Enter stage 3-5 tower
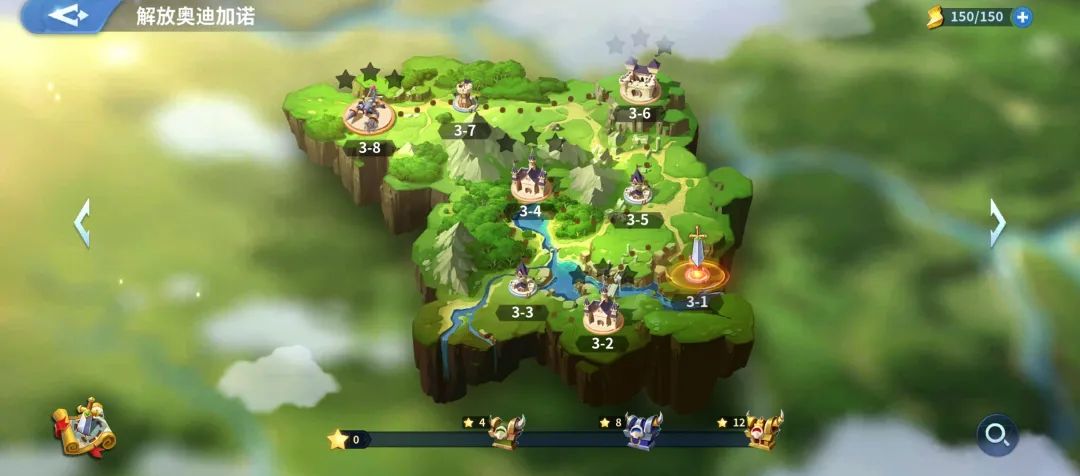The image size is (1080, 476). pos(637,190)
